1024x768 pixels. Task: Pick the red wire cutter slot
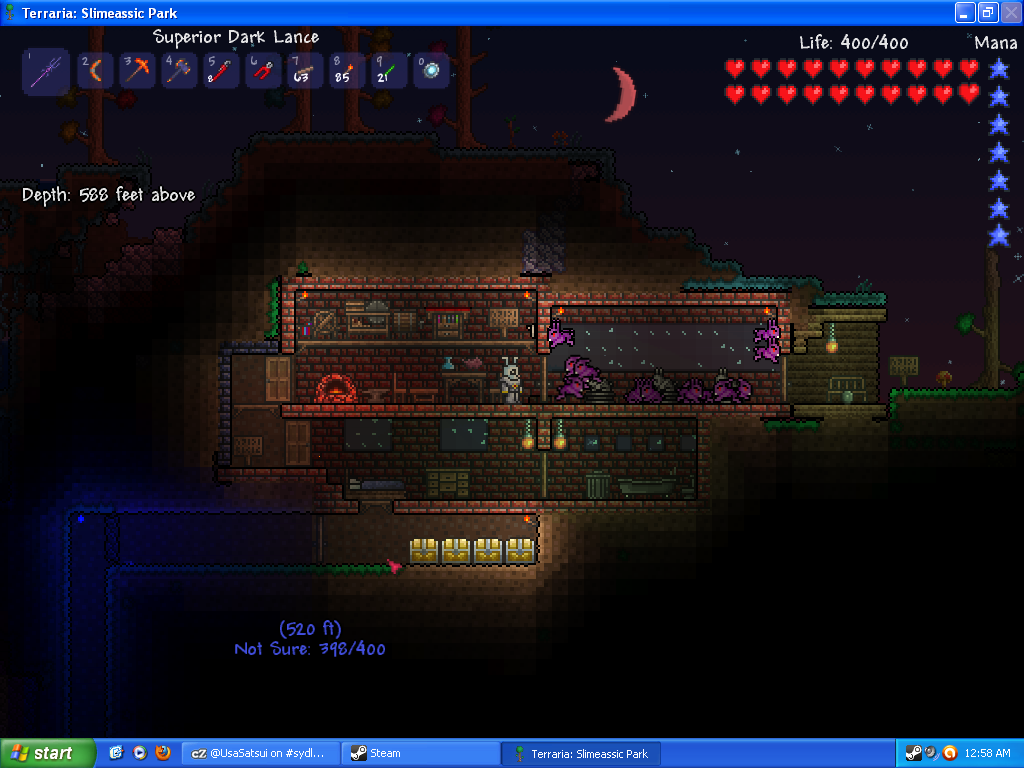click(263, 71)
